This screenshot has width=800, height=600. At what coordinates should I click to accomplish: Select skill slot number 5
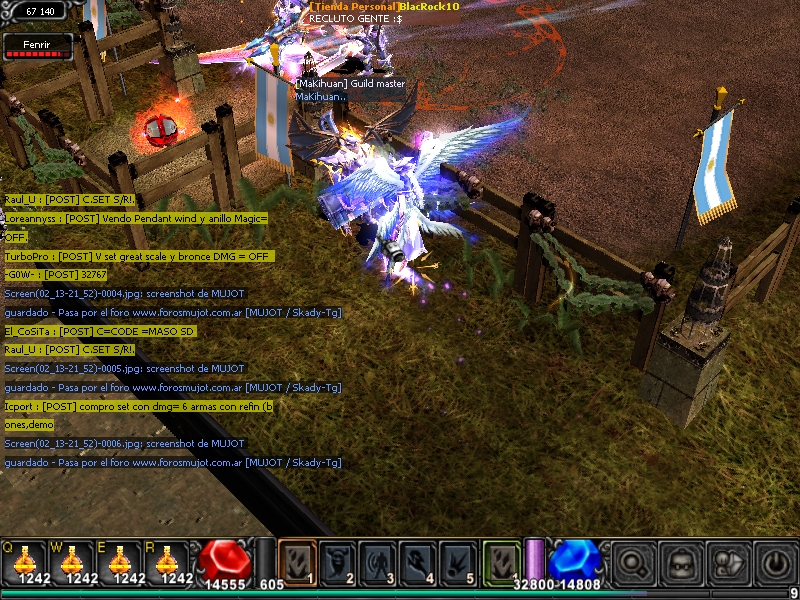pyautogui.click(x=458, y=561)
